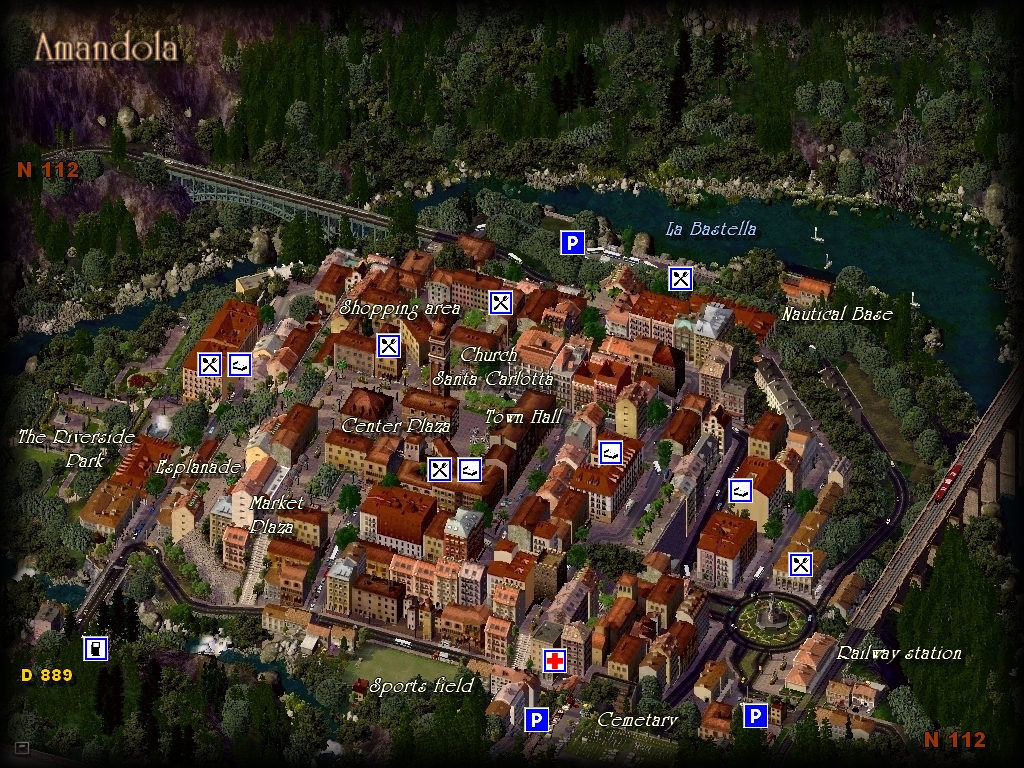Choose the restaurant marker right of Shopping area
1024x768 pixels.
tap(501, 302)
